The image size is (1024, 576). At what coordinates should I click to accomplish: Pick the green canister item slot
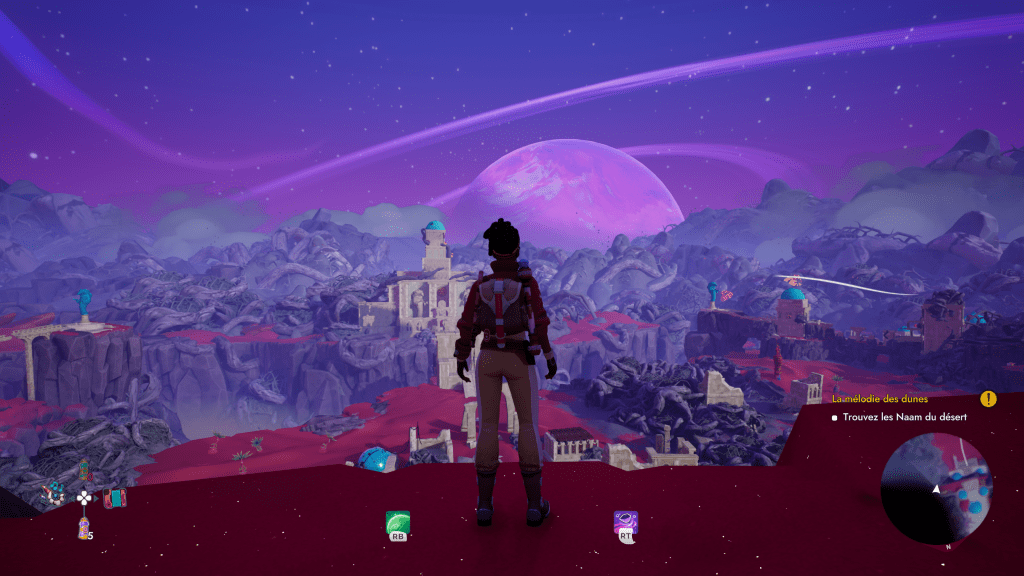coord(85,471)
